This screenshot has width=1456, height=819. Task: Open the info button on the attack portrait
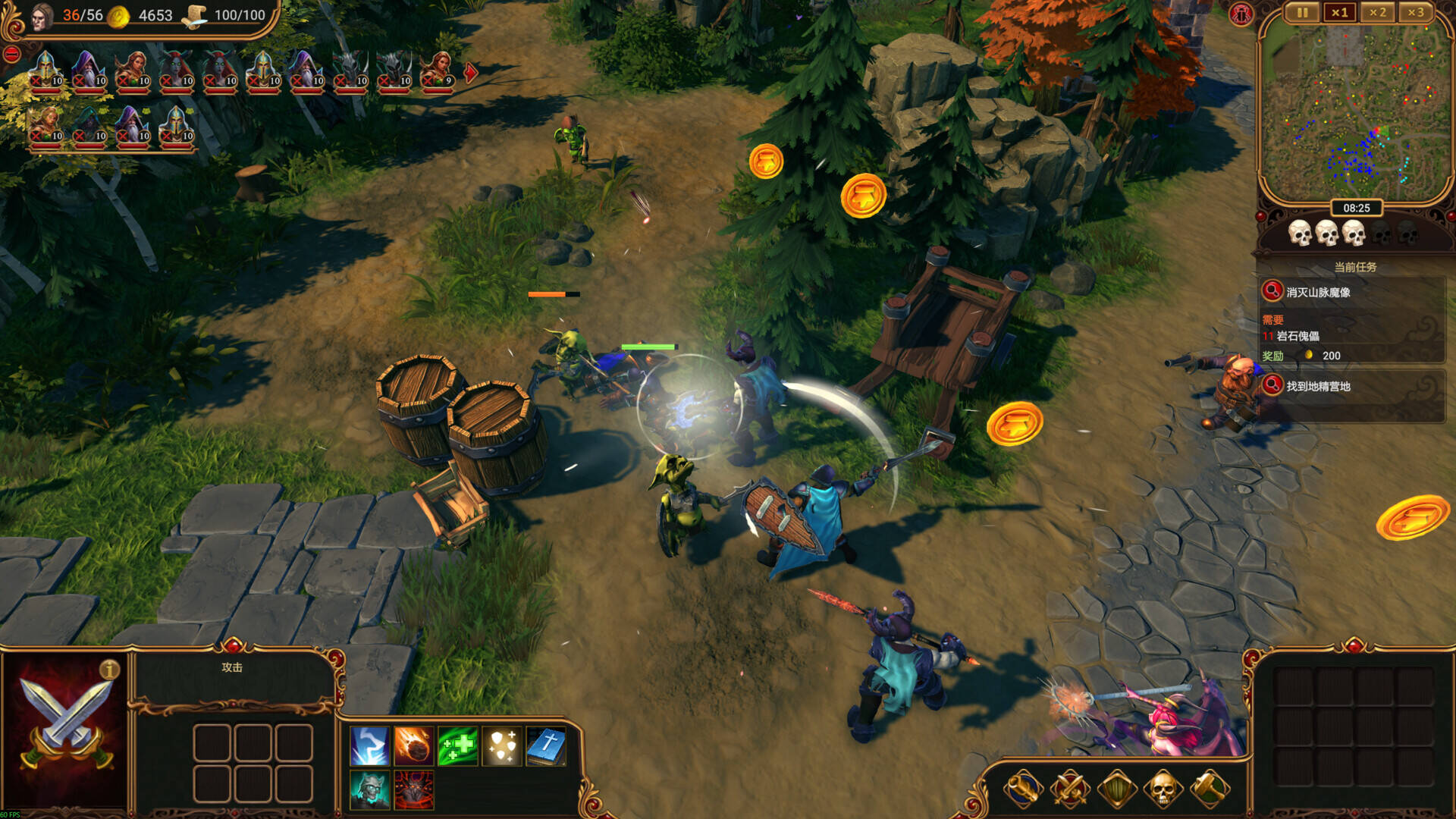pyautogui.click(x=109, y=669)
